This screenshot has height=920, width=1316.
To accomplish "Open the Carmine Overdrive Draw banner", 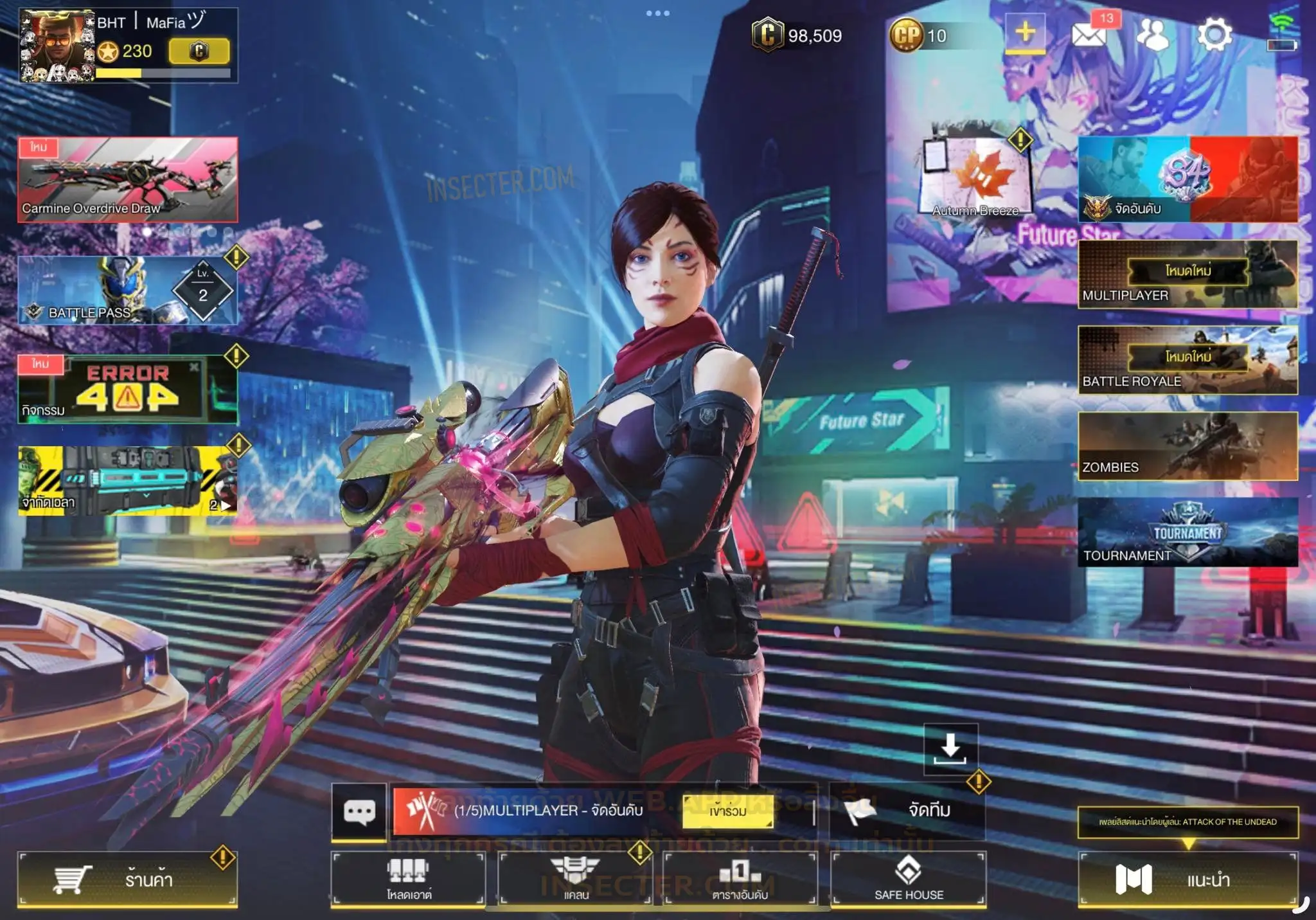I will 127,179.
